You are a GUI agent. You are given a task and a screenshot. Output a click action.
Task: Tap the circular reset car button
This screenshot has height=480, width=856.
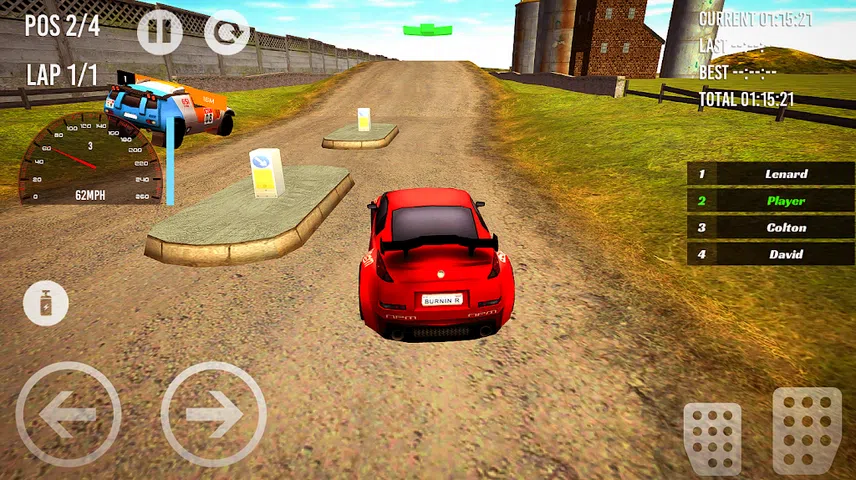pos(227,31)
